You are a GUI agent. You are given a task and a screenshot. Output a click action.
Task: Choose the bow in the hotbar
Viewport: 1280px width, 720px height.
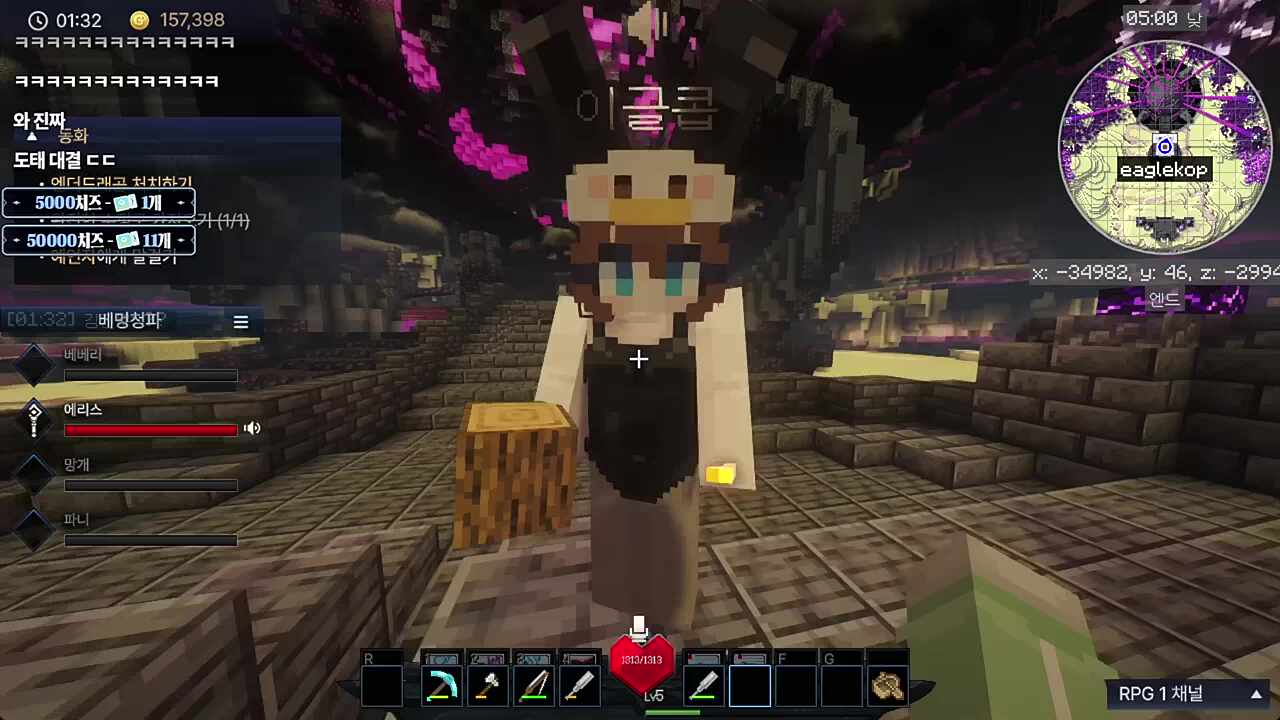(534, 686)
